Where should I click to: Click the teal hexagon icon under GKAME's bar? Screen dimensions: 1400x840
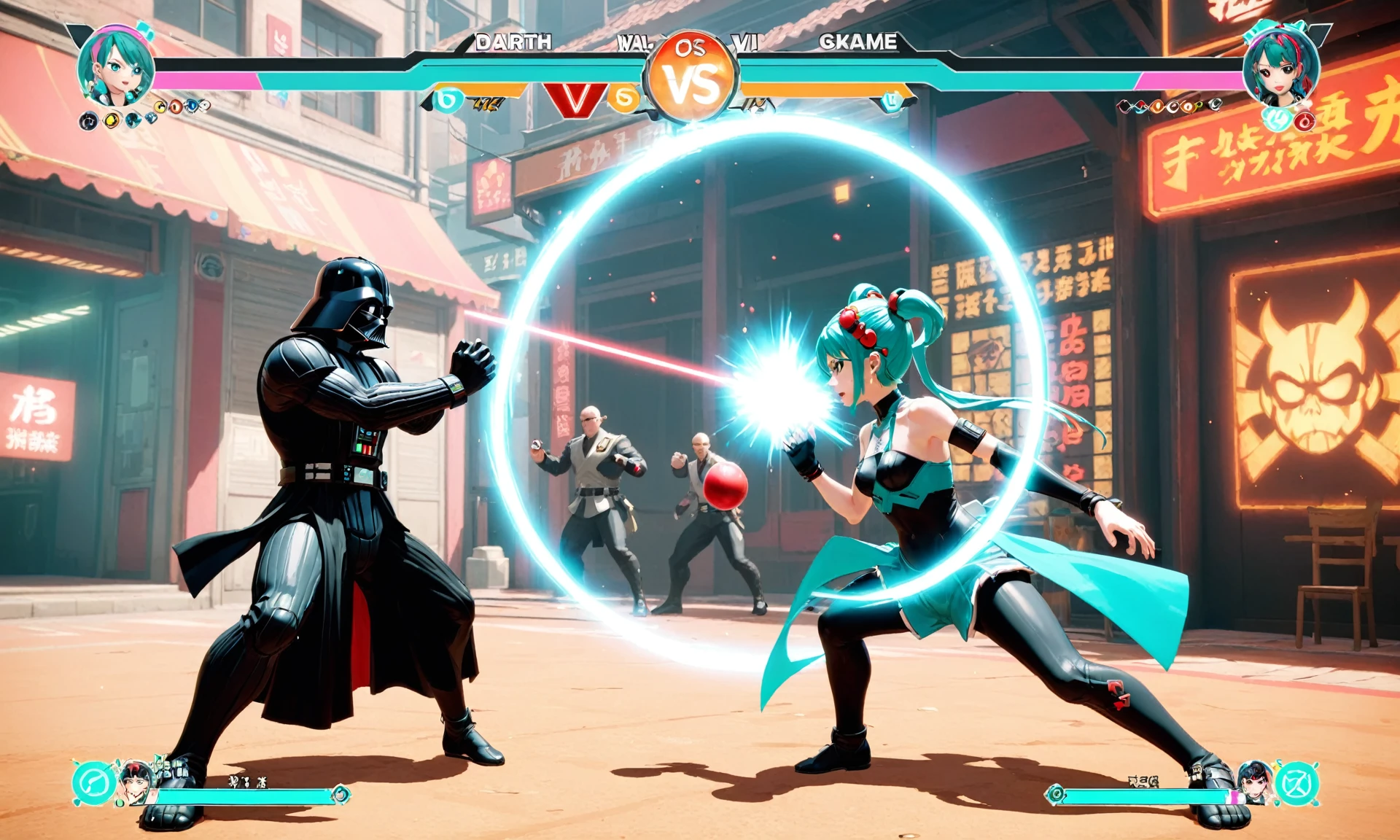891,101
